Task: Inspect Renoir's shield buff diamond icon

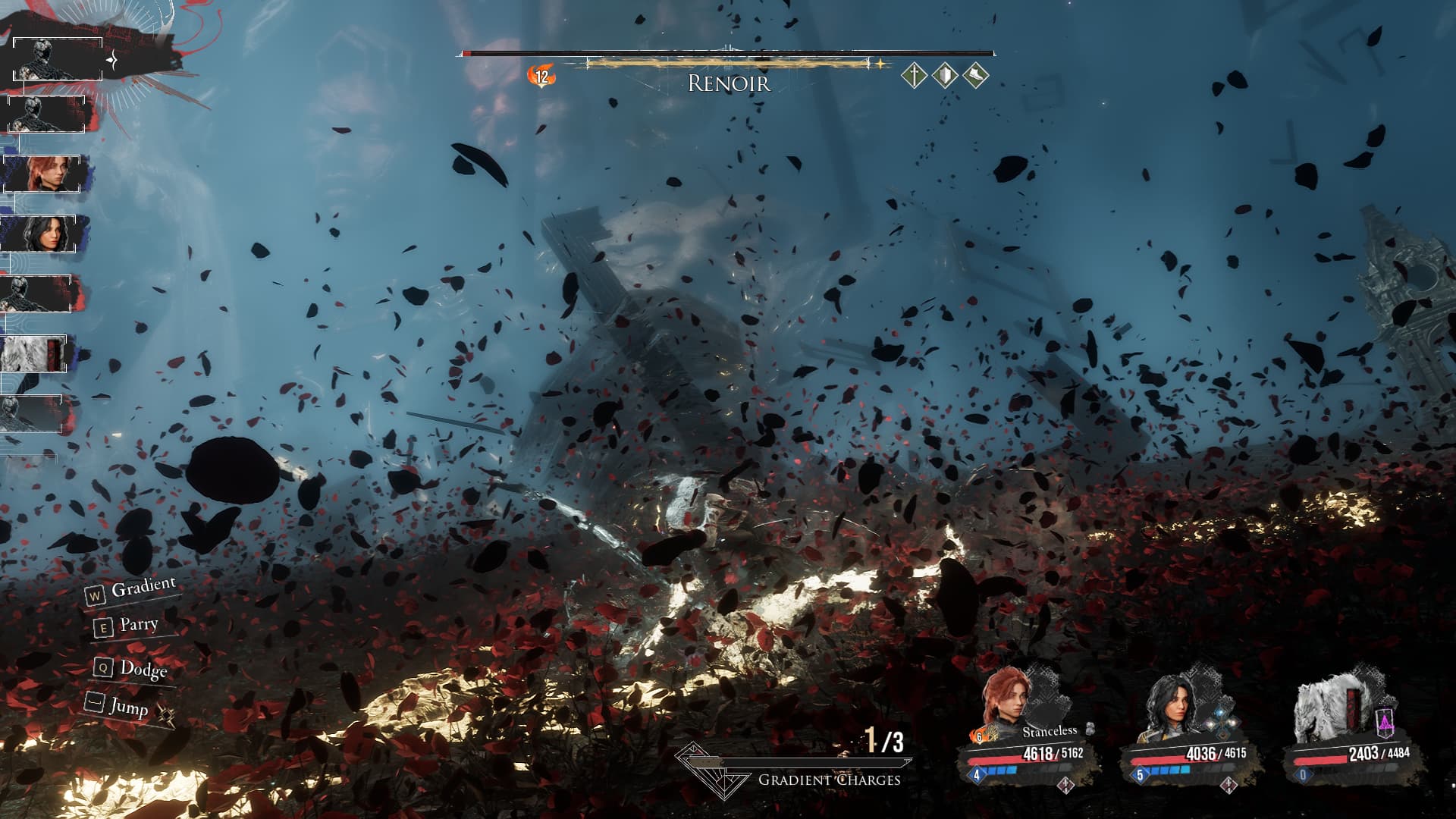Action: 945,75
